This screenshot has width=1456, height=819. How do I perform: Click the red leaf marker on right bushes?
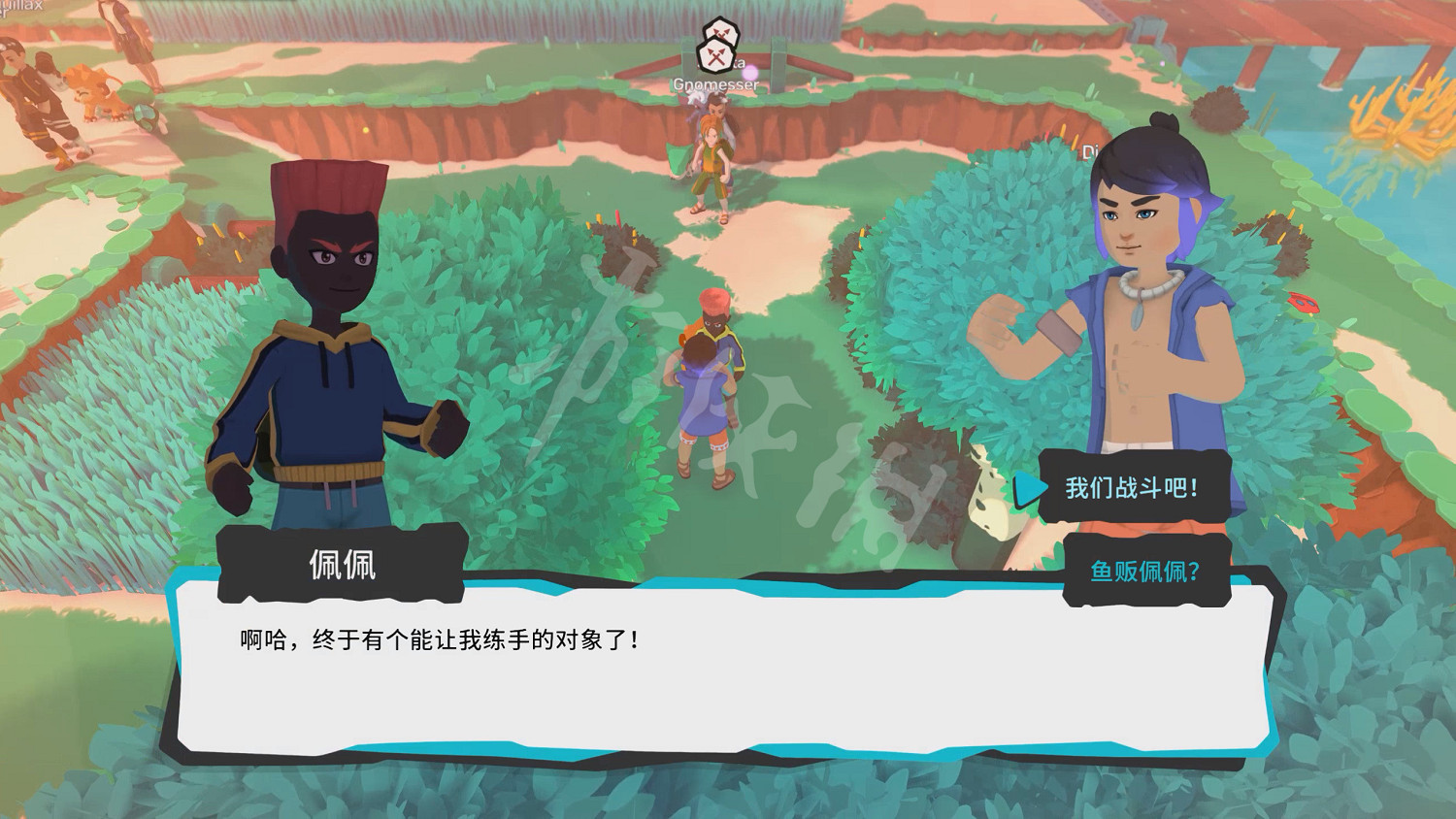coord(1303,303)
